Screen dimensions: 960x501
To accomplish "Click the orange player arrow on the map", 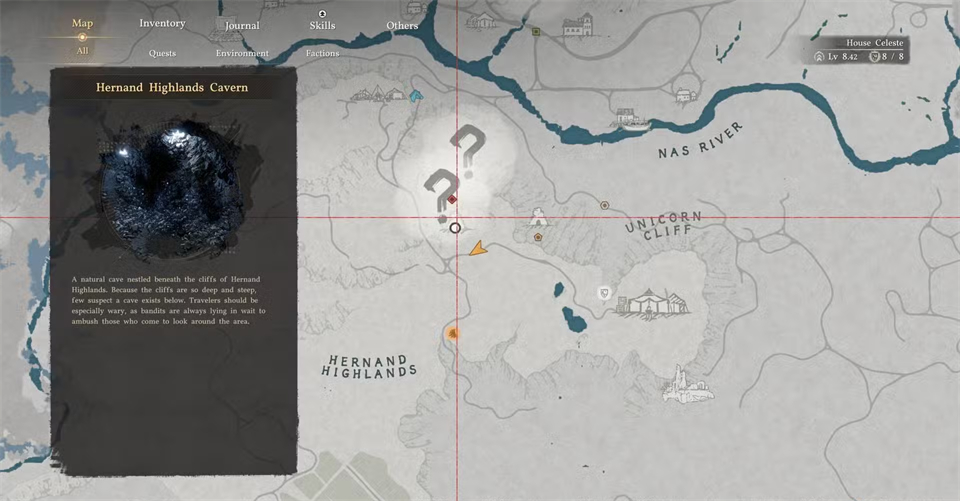I will [478, 248].
